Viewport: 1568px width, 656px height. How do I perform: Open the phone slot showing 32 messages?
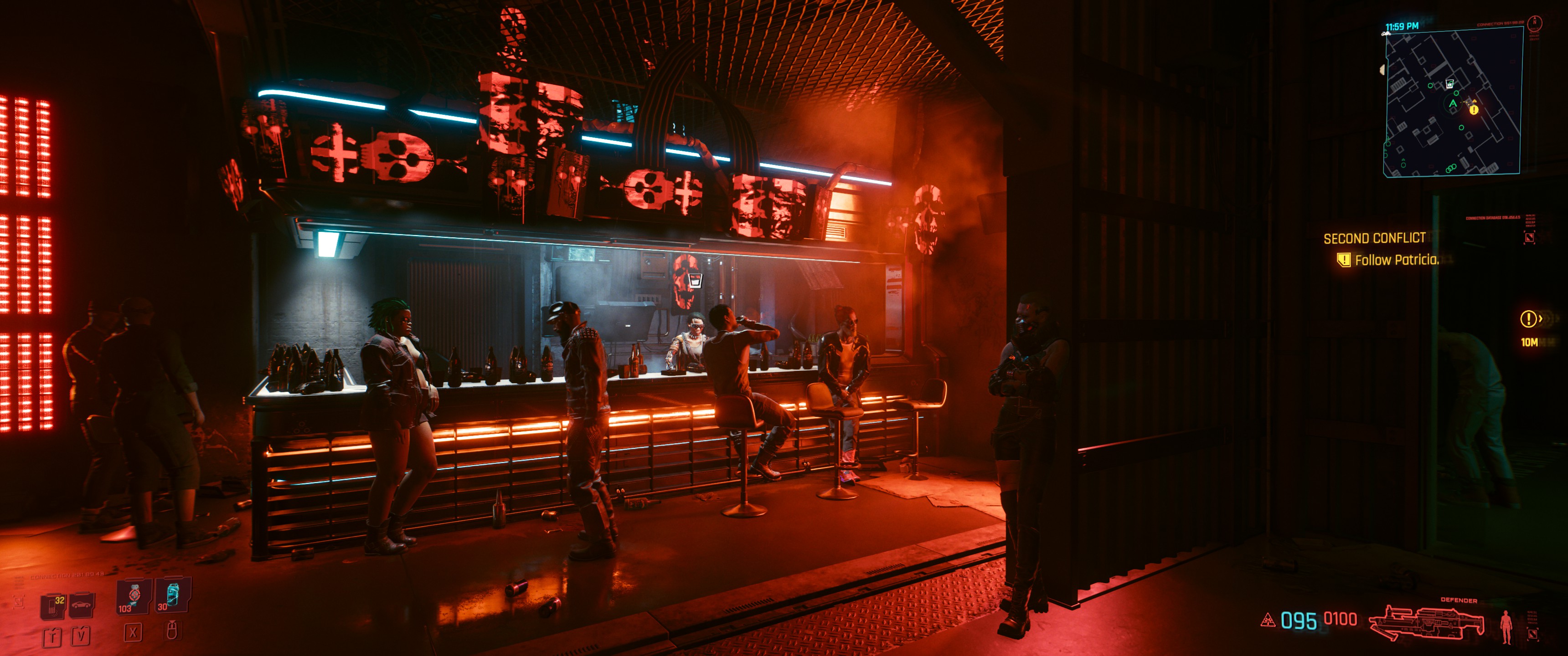[x=53, y=606]
